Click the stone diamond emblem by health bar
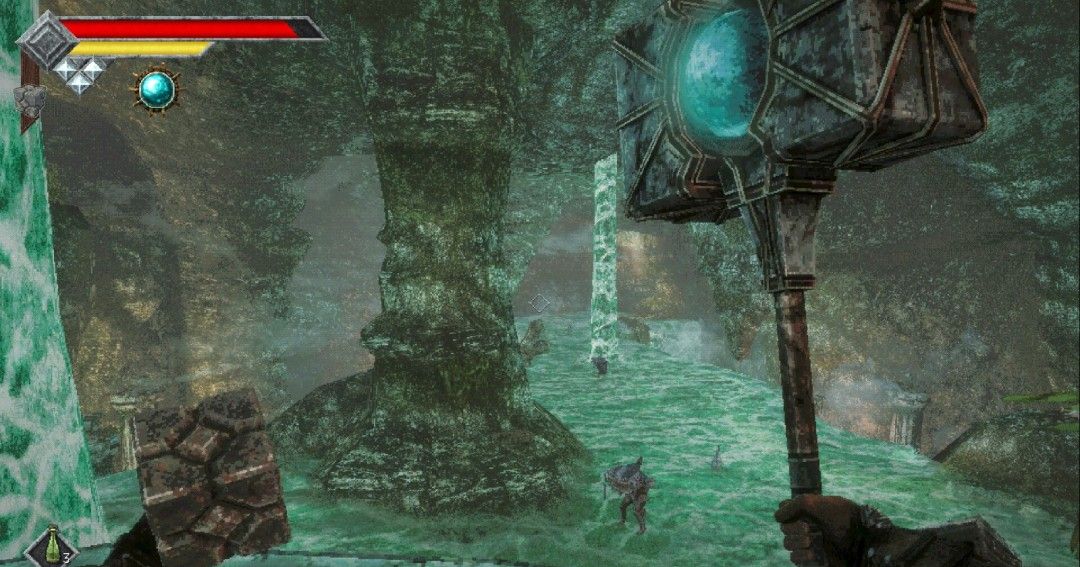This screenshot has width=1080, height=567. click(46, 40)
